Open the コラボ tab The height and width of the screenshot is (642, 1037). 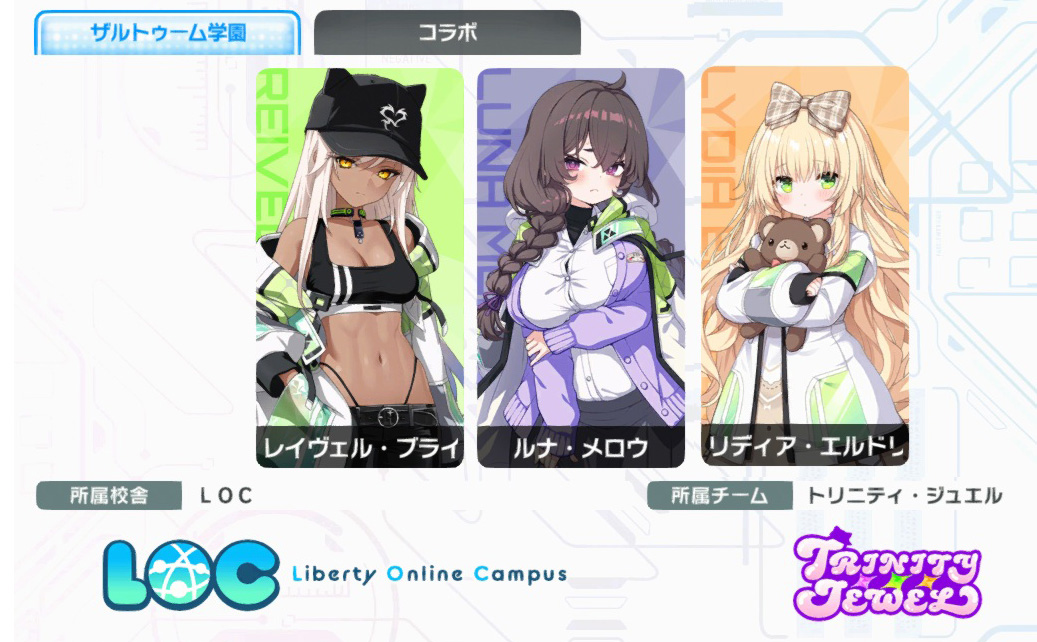(x=447, y=32)
